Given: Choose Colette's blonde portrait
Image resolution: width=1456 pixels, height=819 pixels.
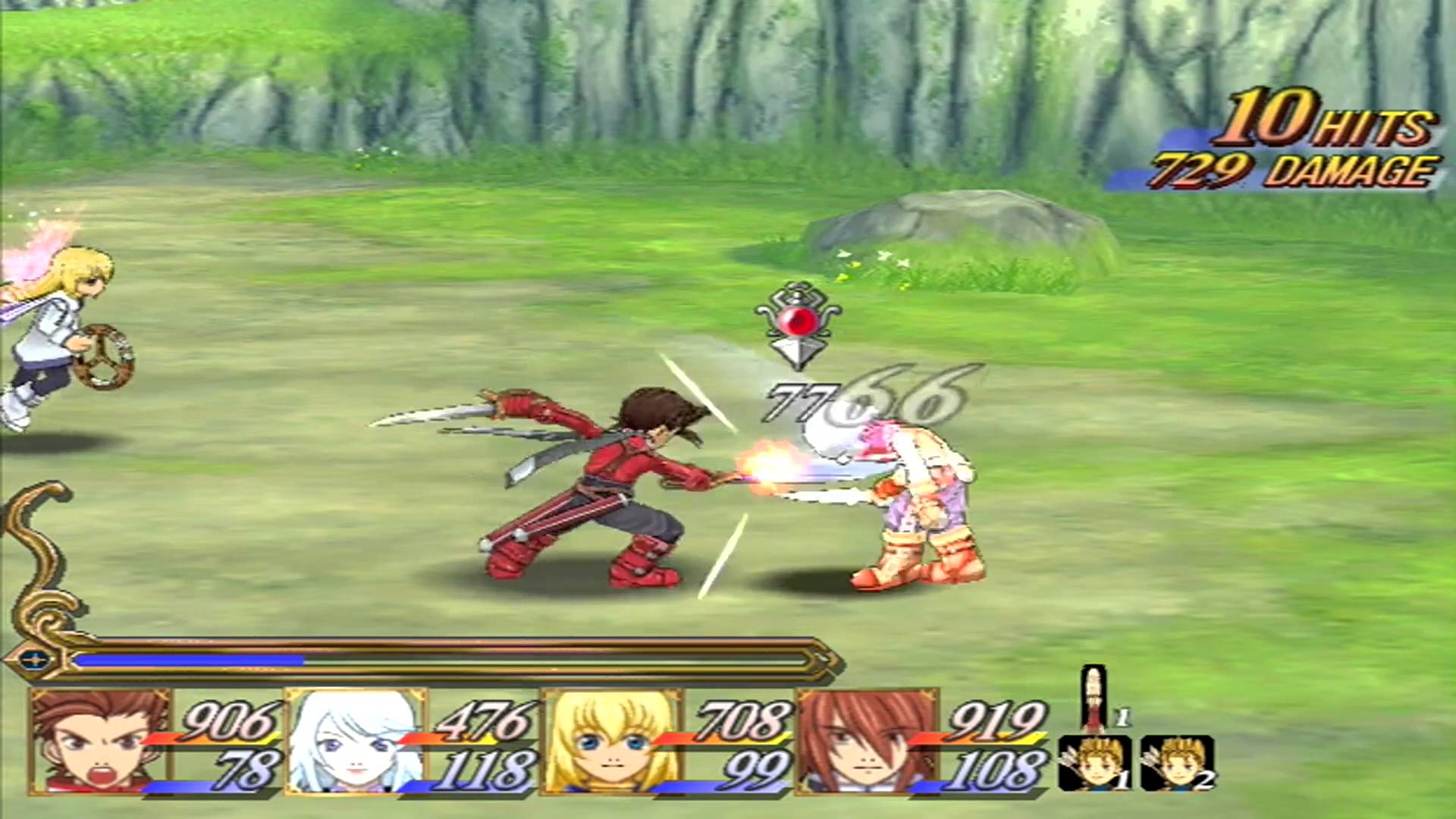Looking at the screenshot, I should click(x=613, y=741).
